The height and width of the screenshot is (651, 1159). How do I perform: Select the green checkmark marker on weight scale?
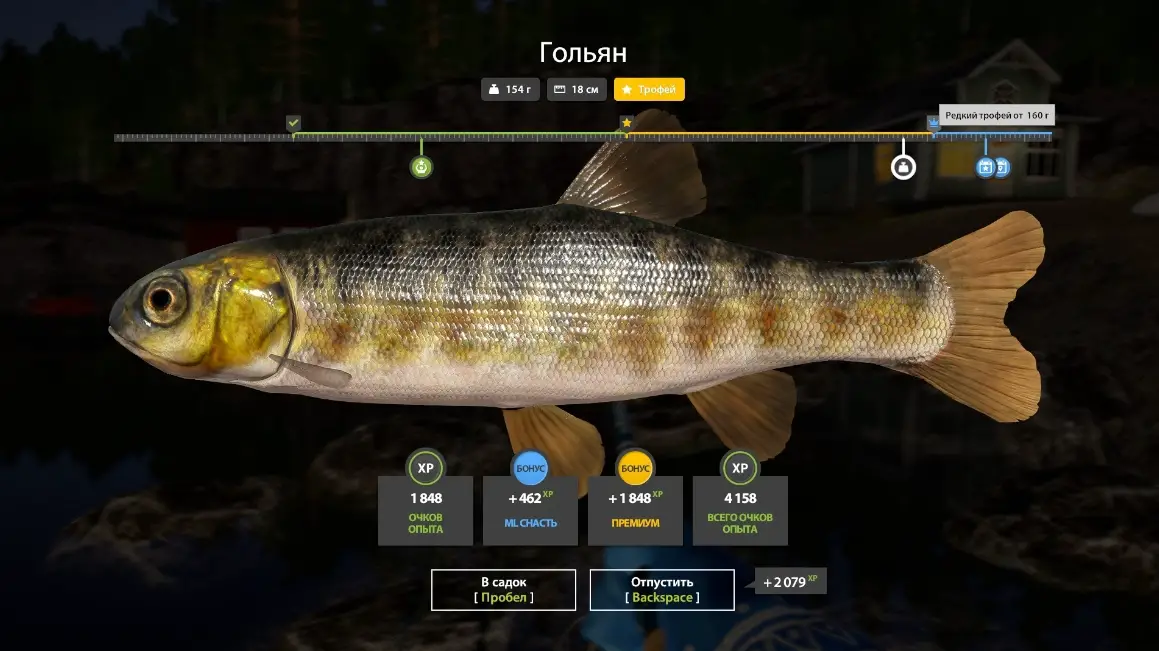tap(293, 123)
